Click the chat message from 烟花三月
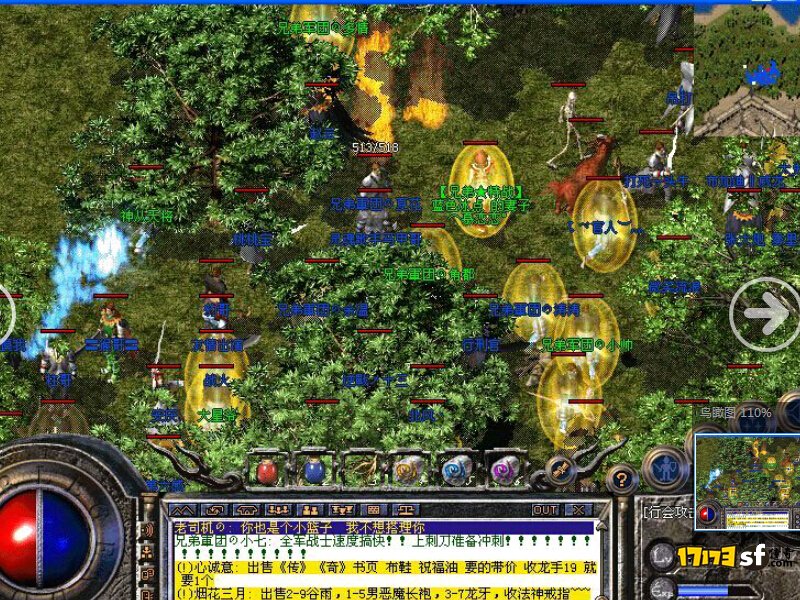800x600 pixels. pyautogui.click(x=385, y=593)
